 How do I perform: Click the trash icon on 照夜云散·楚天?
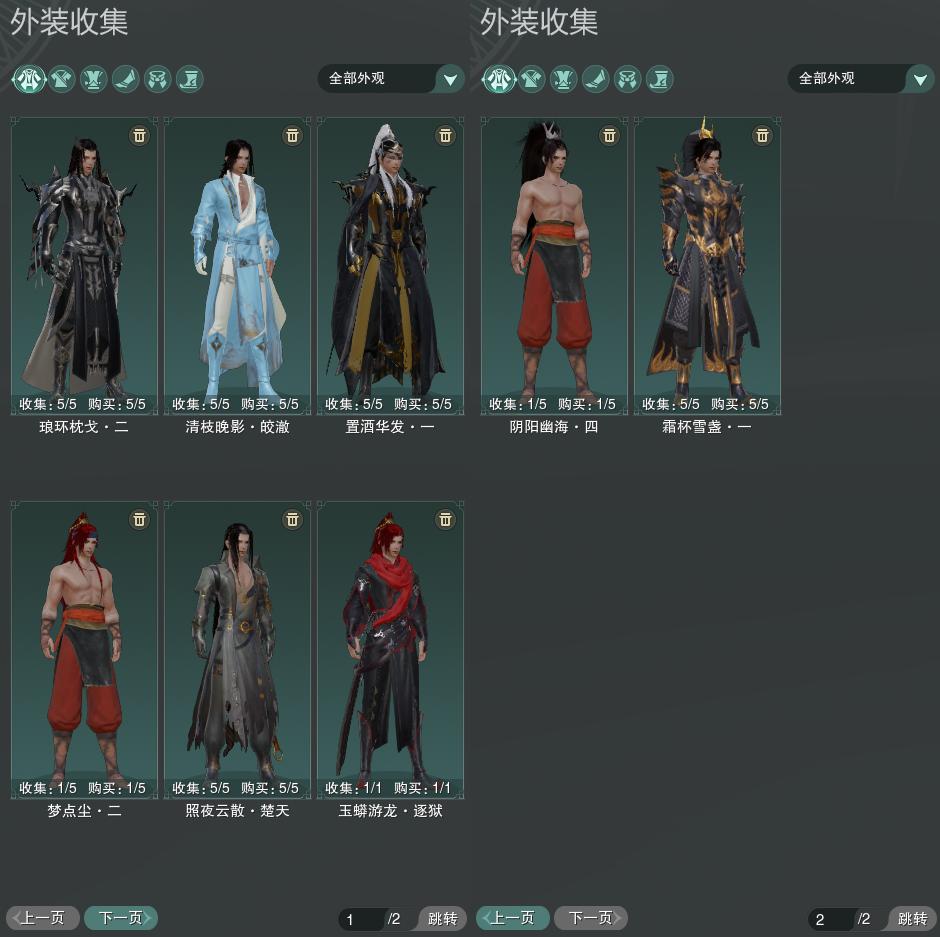pos(292,519)
